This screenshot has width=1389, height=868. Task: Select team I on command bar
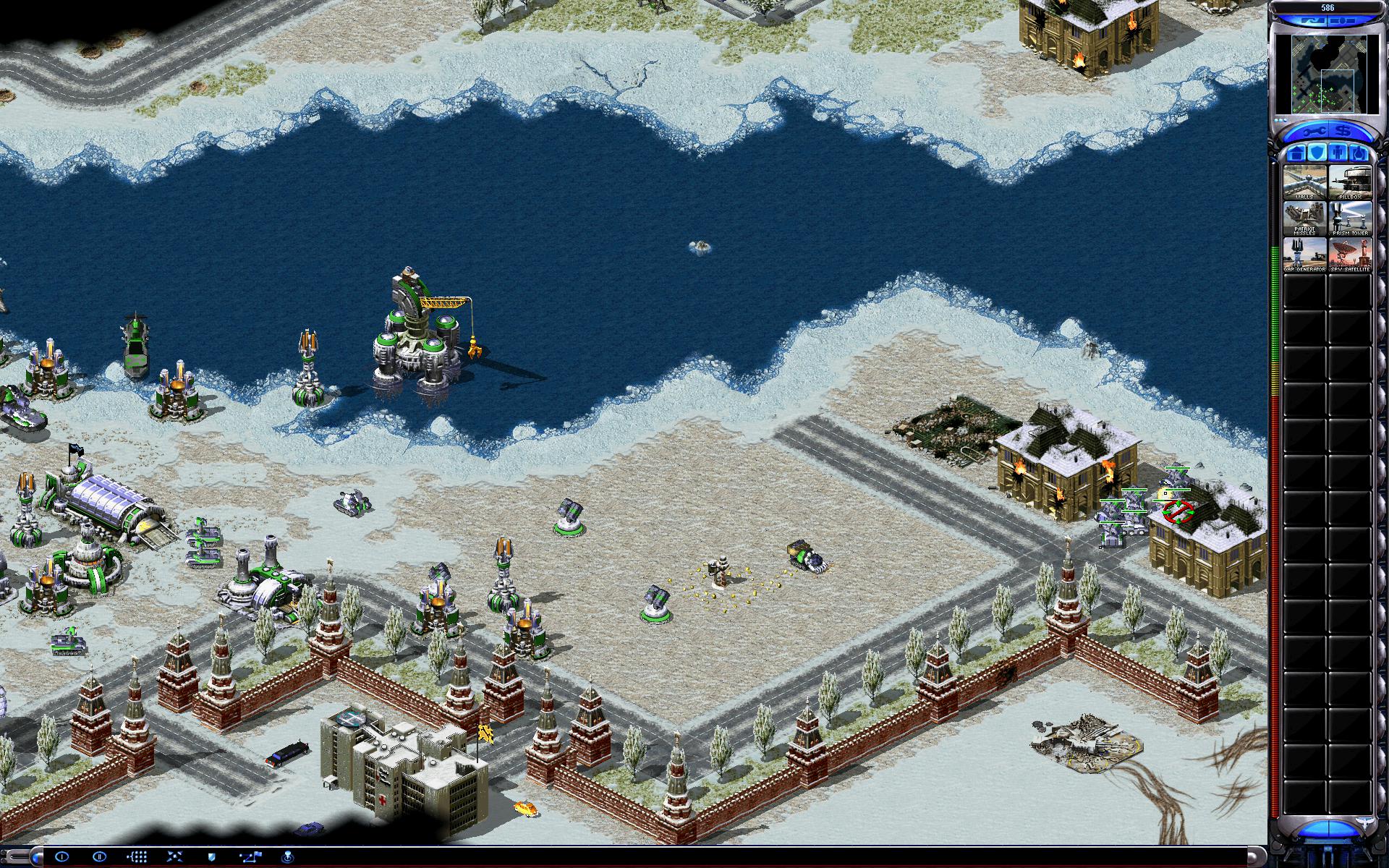click(x=62, y=856)
